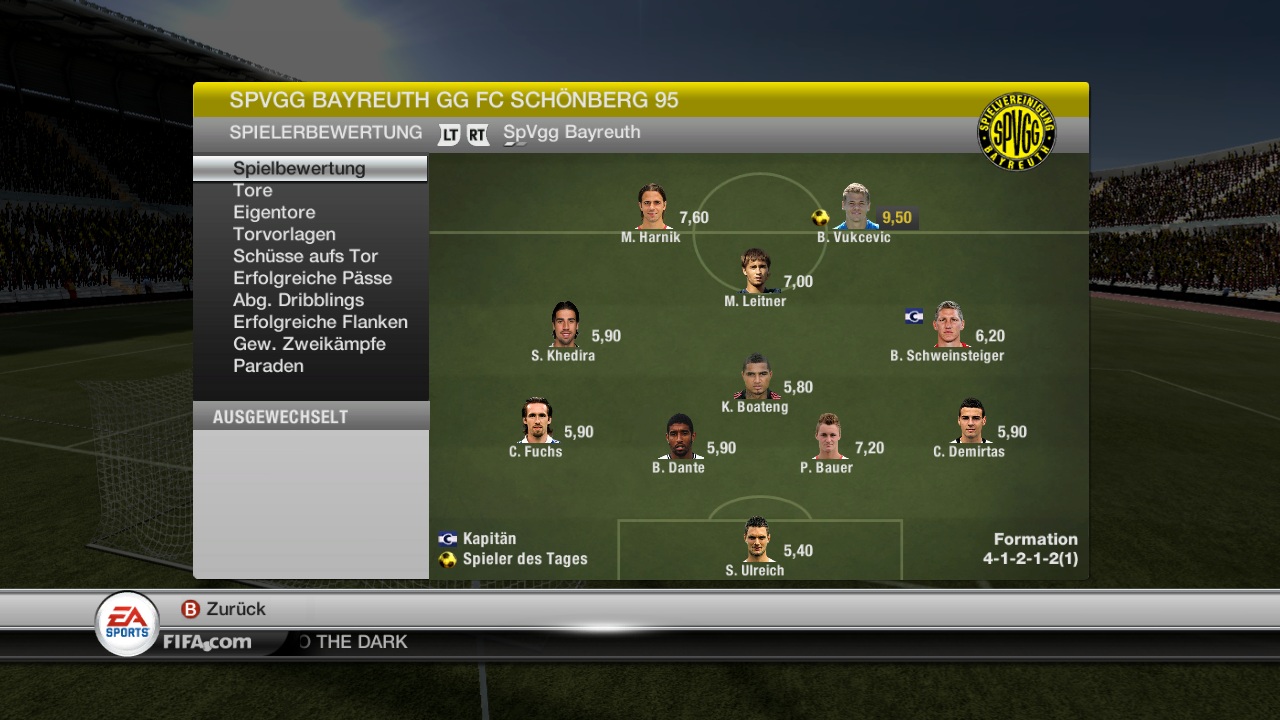This screenshot has width=1280, height=720.
Task: Open Erfolgreiche Flanken stats
Action: [320, 322]
